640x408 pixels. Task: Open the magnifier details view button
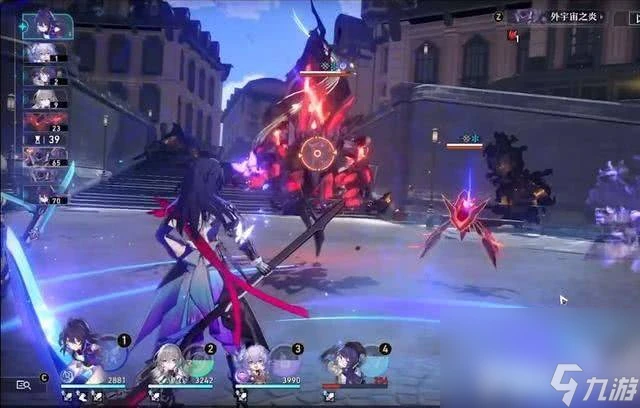pos(23,383)
